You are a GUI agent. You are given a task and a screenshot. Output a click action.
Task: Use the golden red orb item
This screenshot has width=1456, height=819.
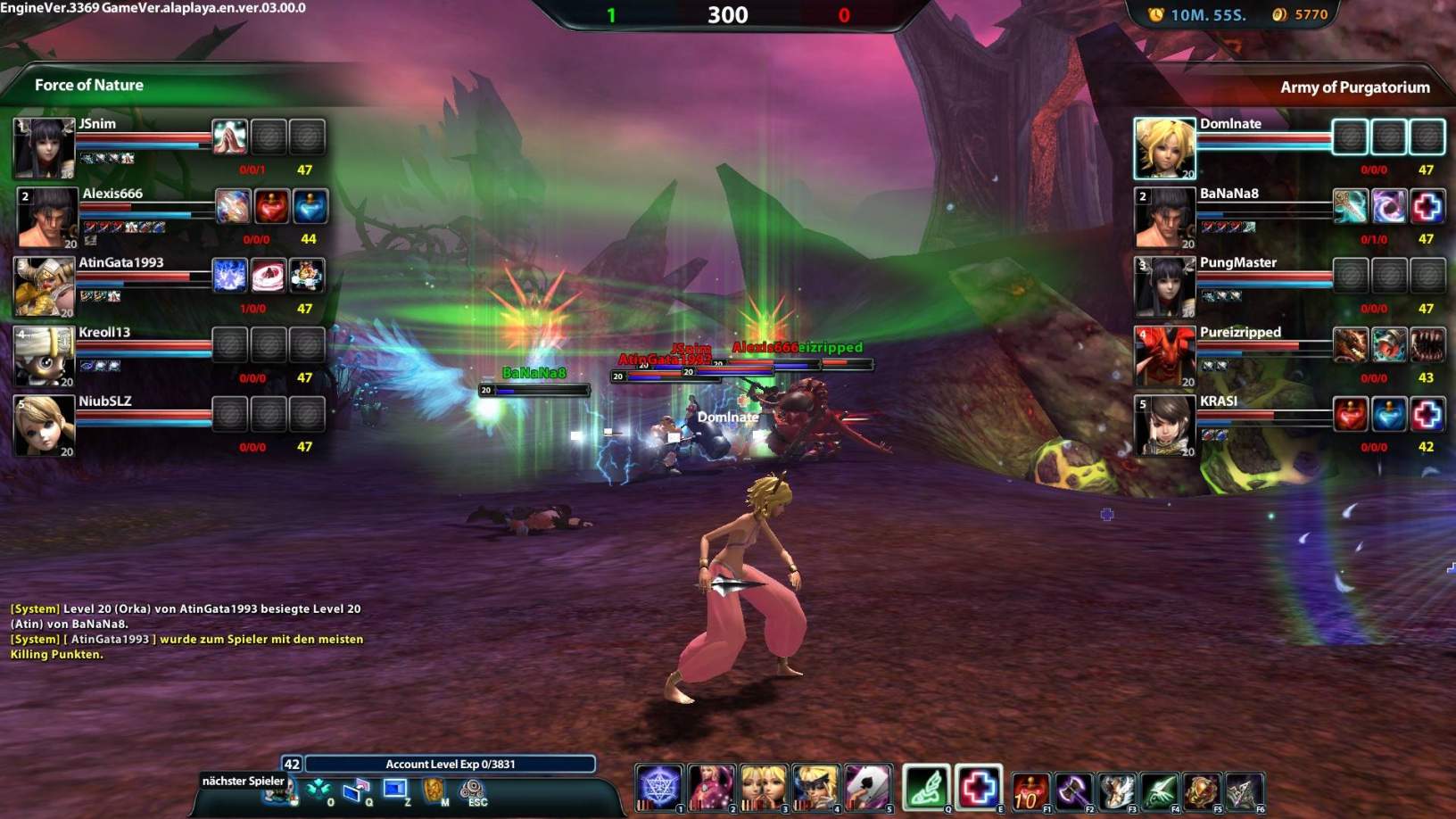click(x=1202, y=790)
